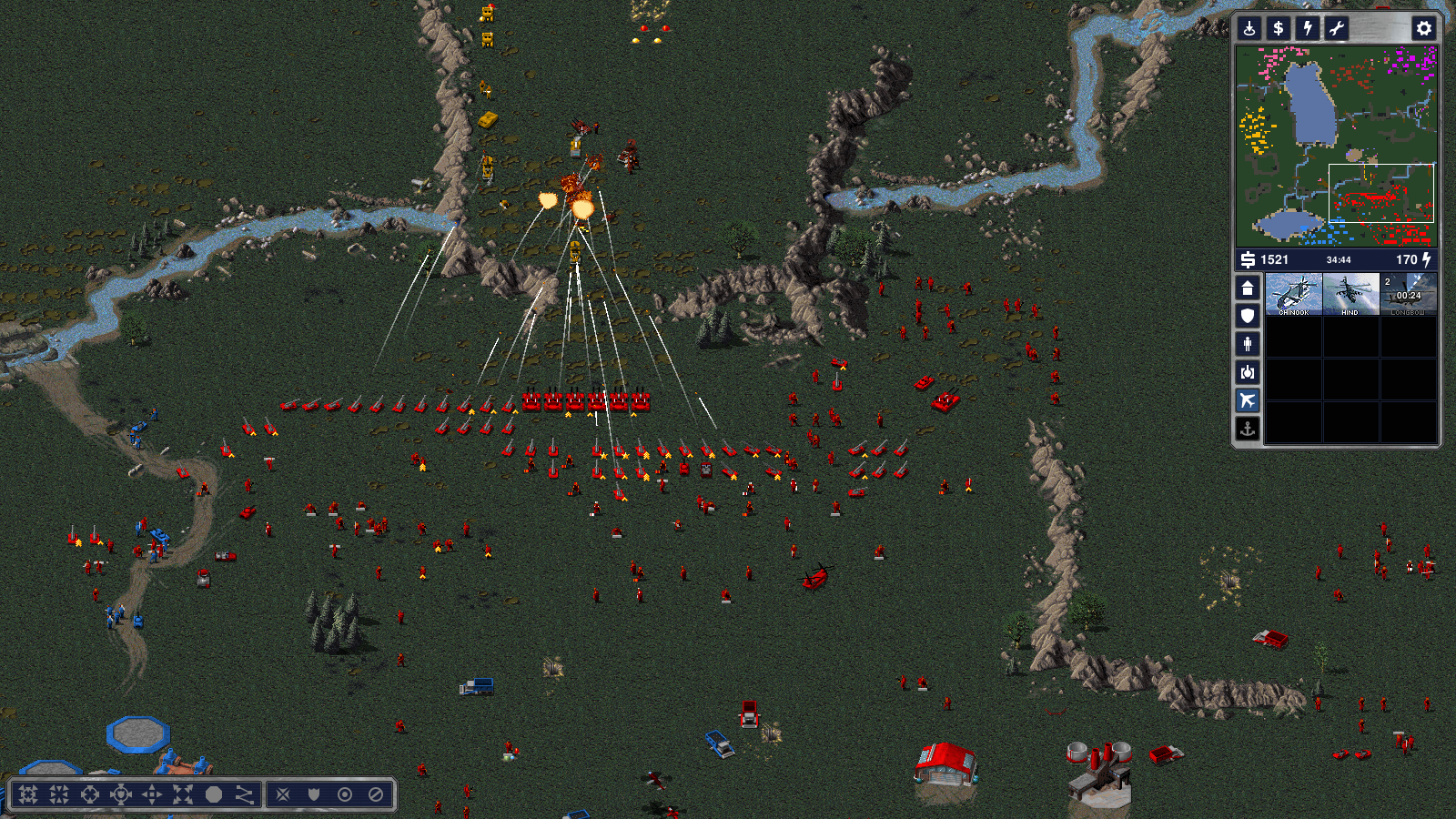Open the Defense shield production tab
The height and width of the screenshot is (819, 1456).
(1248, 316)
